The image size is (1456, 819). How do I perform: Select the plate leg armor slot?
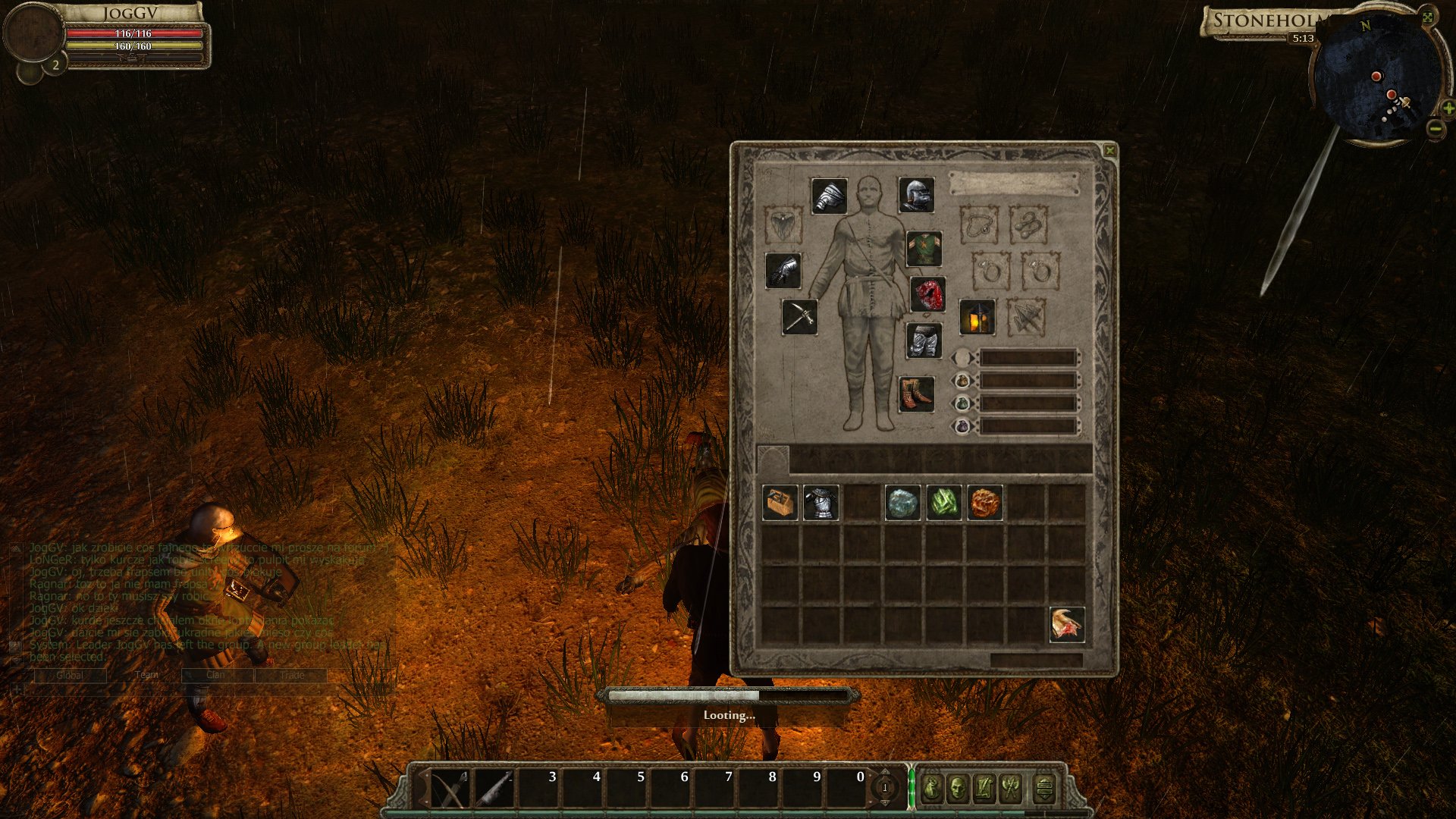[924, 341]
